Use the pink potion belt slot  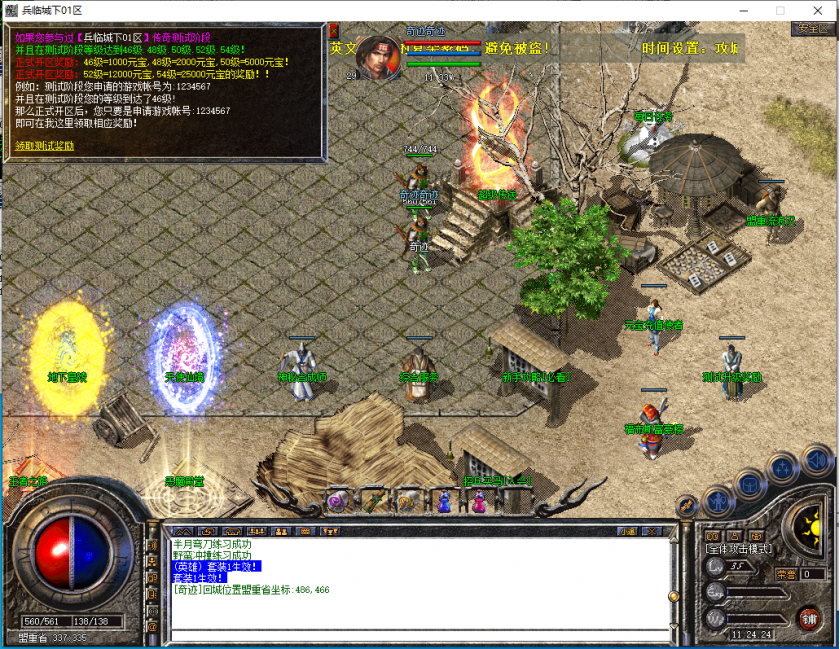(x=478, y=501)
